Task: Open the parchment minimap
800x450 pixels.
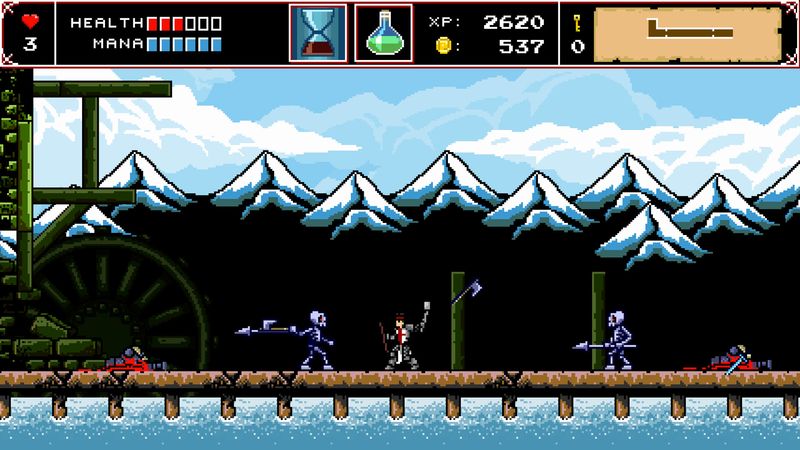Action: pos(687,34)
